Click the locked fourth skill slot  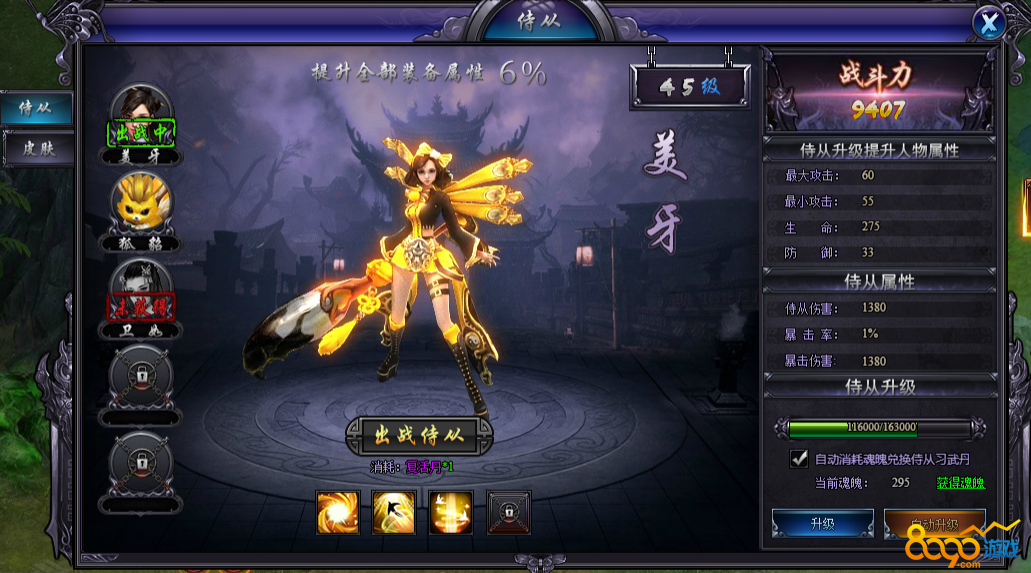coord(508,512)
